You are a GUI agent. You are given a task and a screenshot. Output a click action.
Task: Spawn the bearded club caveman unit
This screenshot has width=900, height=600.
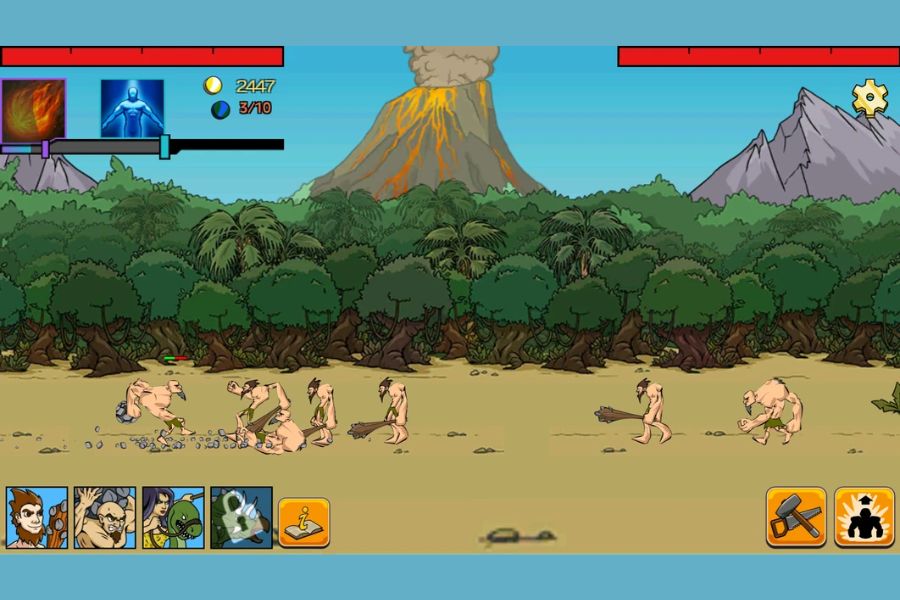point(37,517)
